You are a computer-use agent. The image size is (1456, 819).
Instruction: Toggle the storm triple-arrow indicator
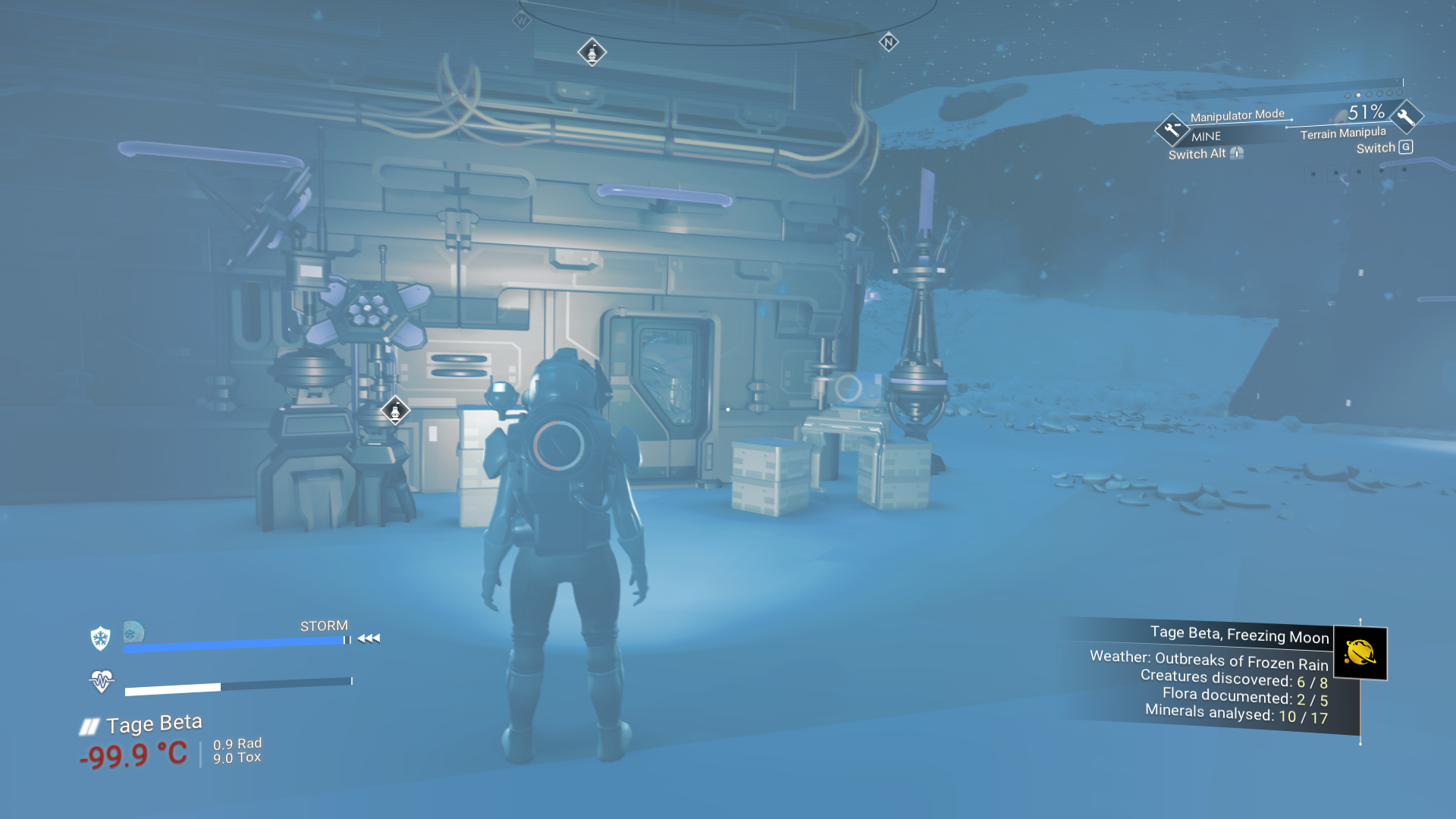click(x=369, y=638)
